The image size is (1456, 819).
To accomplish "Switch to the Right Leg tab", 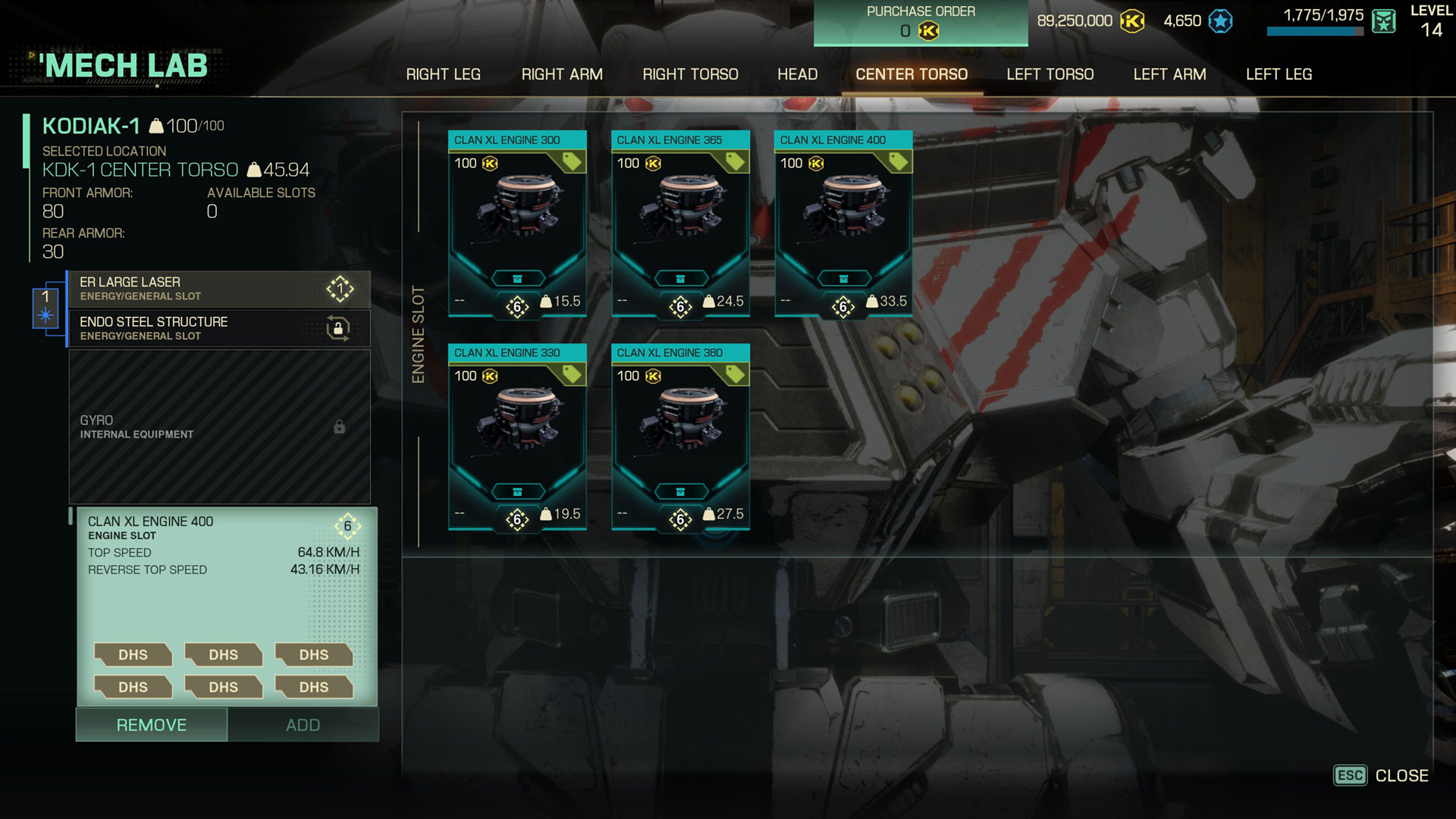I will (443, 74).
